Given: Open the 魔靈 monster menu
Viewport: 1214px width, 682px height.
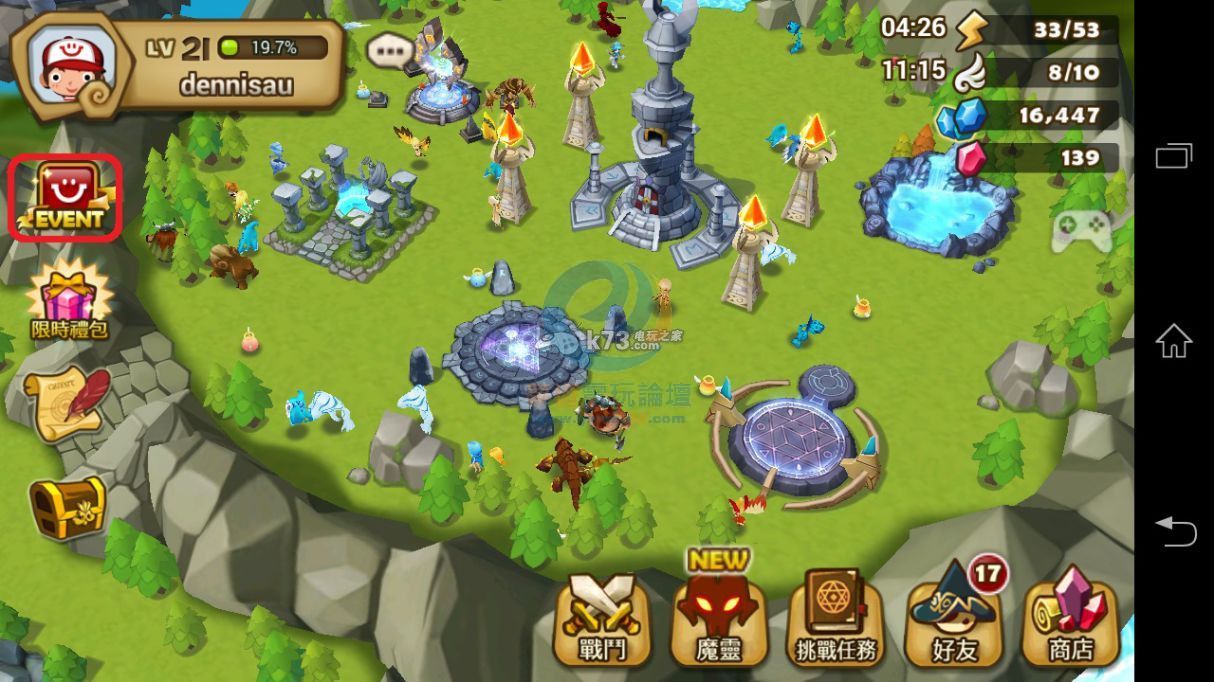Looking at the screenshot, I should pos(718,620).
